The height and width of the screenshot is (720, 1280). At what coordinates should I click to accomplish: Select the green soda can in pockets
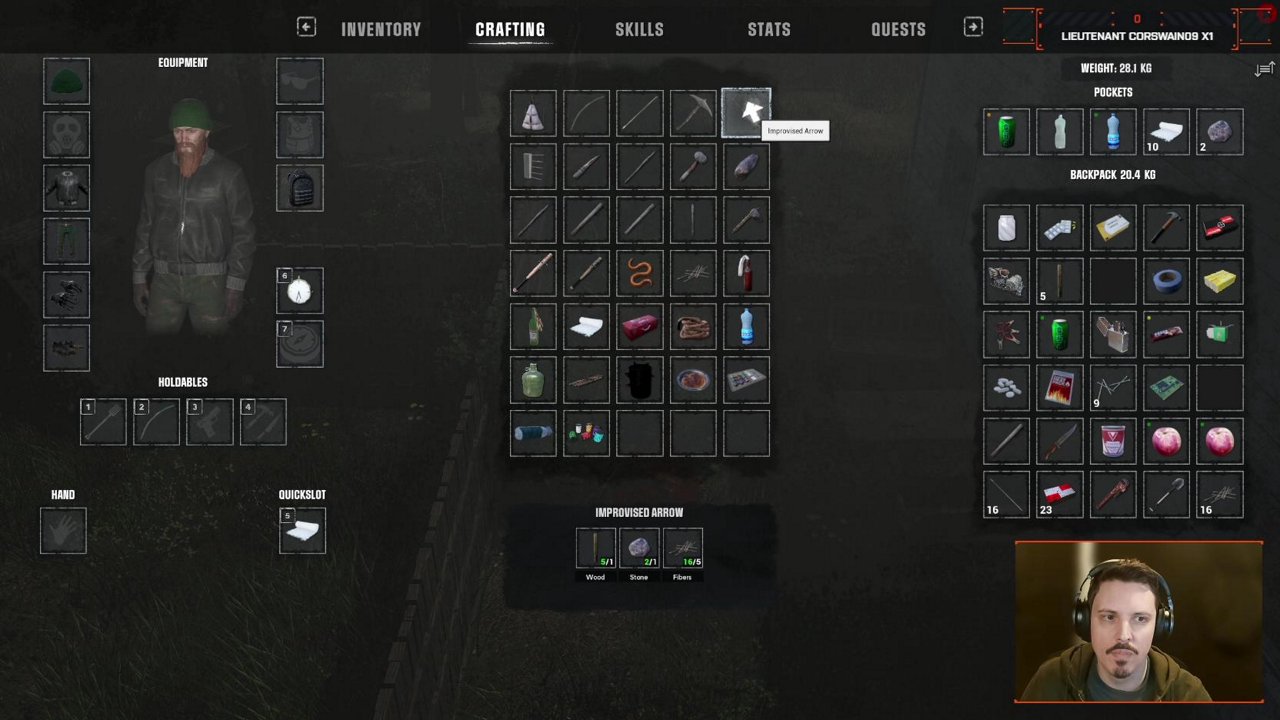pos(1006,133)
